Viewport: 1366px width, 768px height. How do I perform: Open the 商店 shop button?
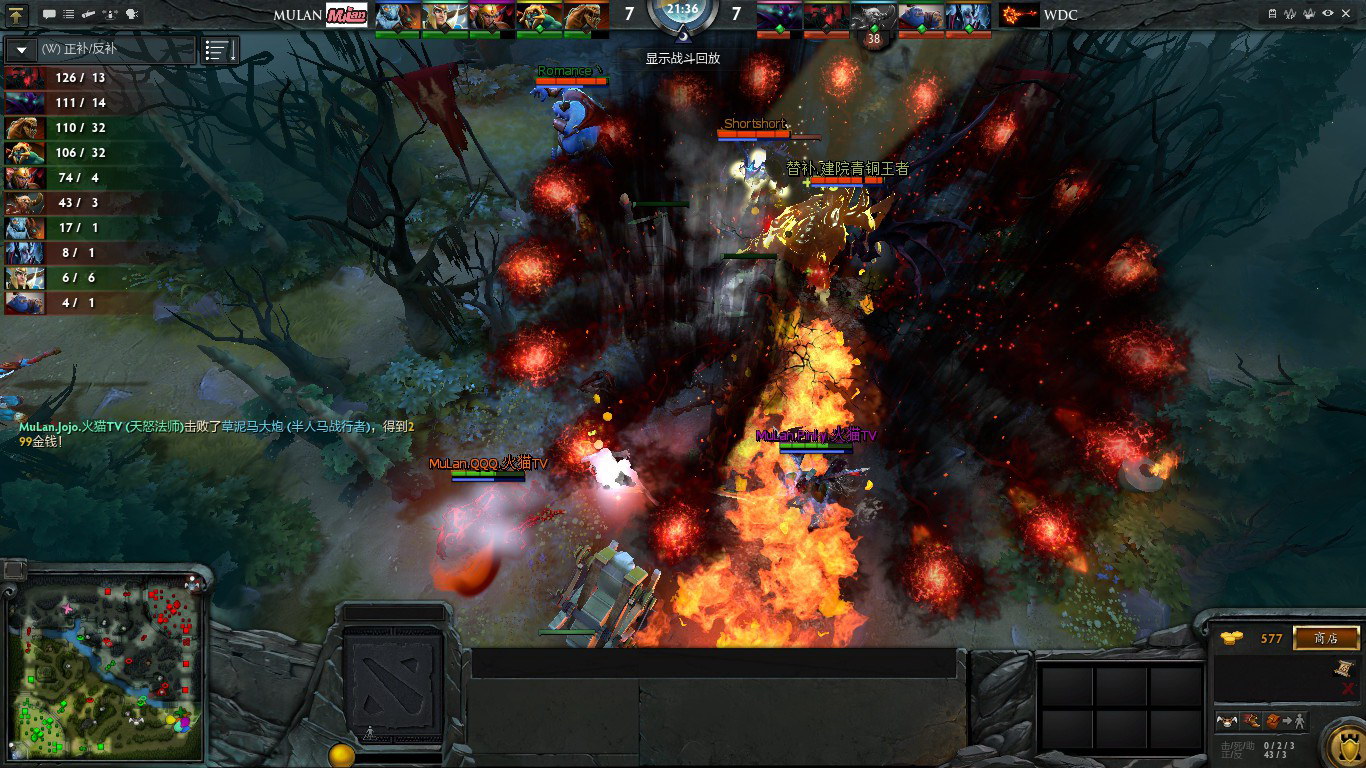click(1326, 638)
